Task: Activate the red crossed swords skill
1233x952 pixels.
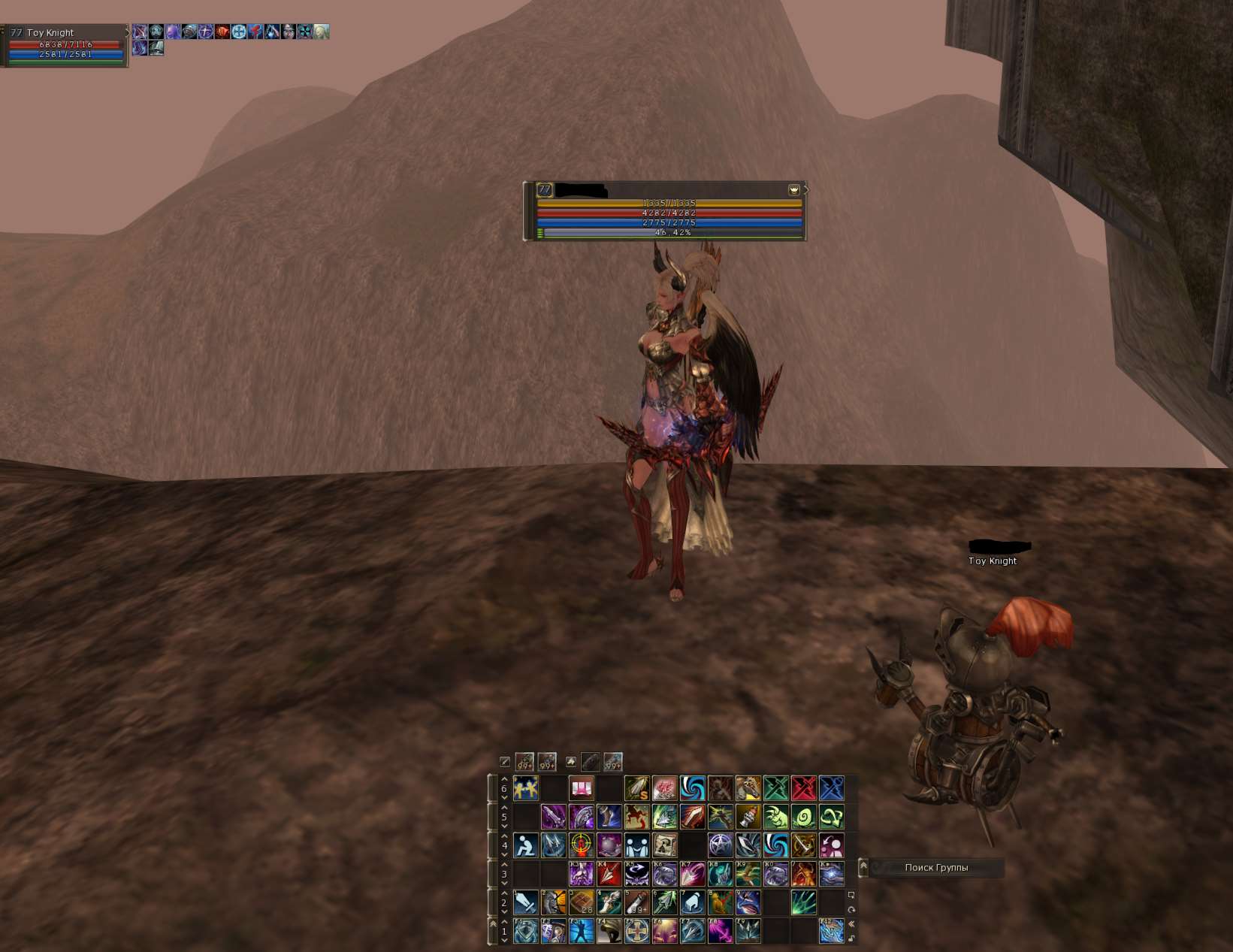Action: (803, 788)
